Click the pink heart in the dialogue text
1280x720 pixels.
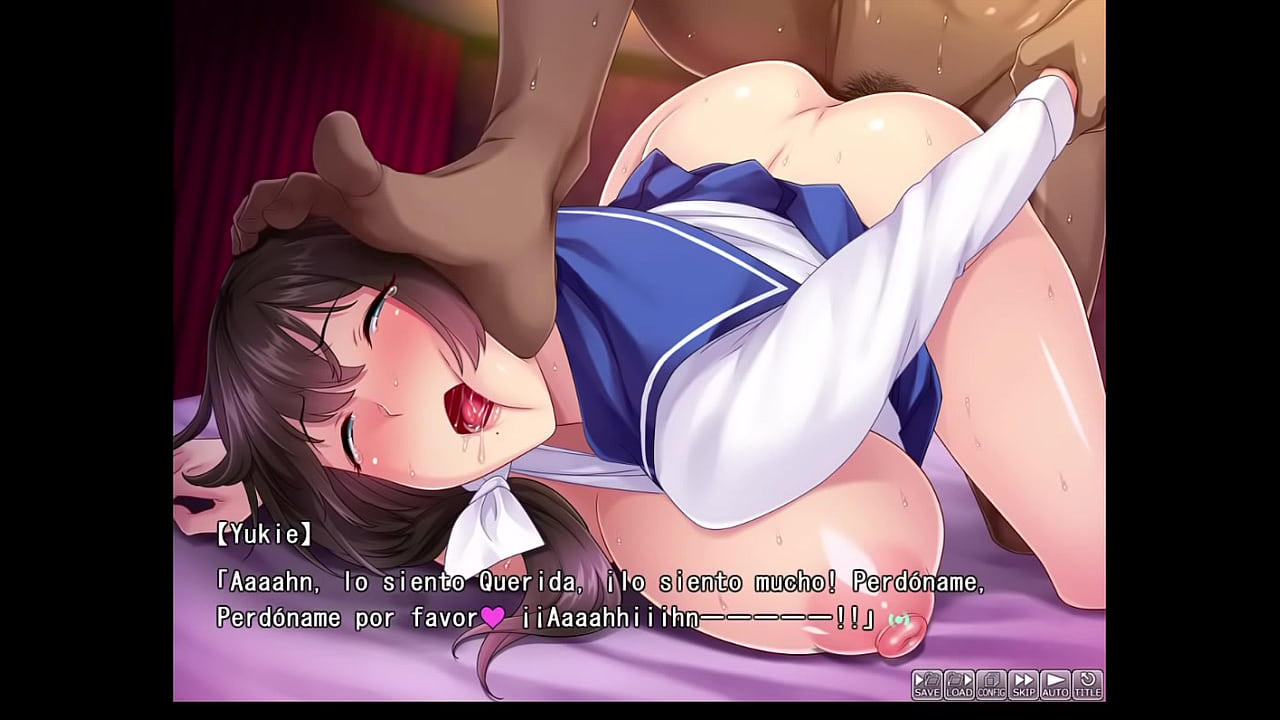(x=491, y=618)
